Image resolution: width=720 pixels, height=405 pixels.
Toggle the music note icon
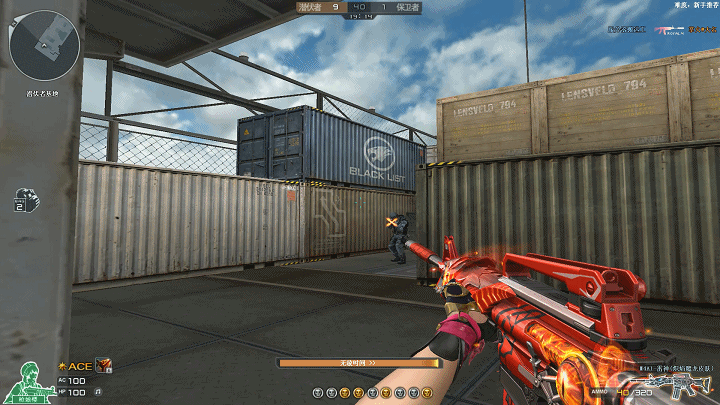pos(98,391)
